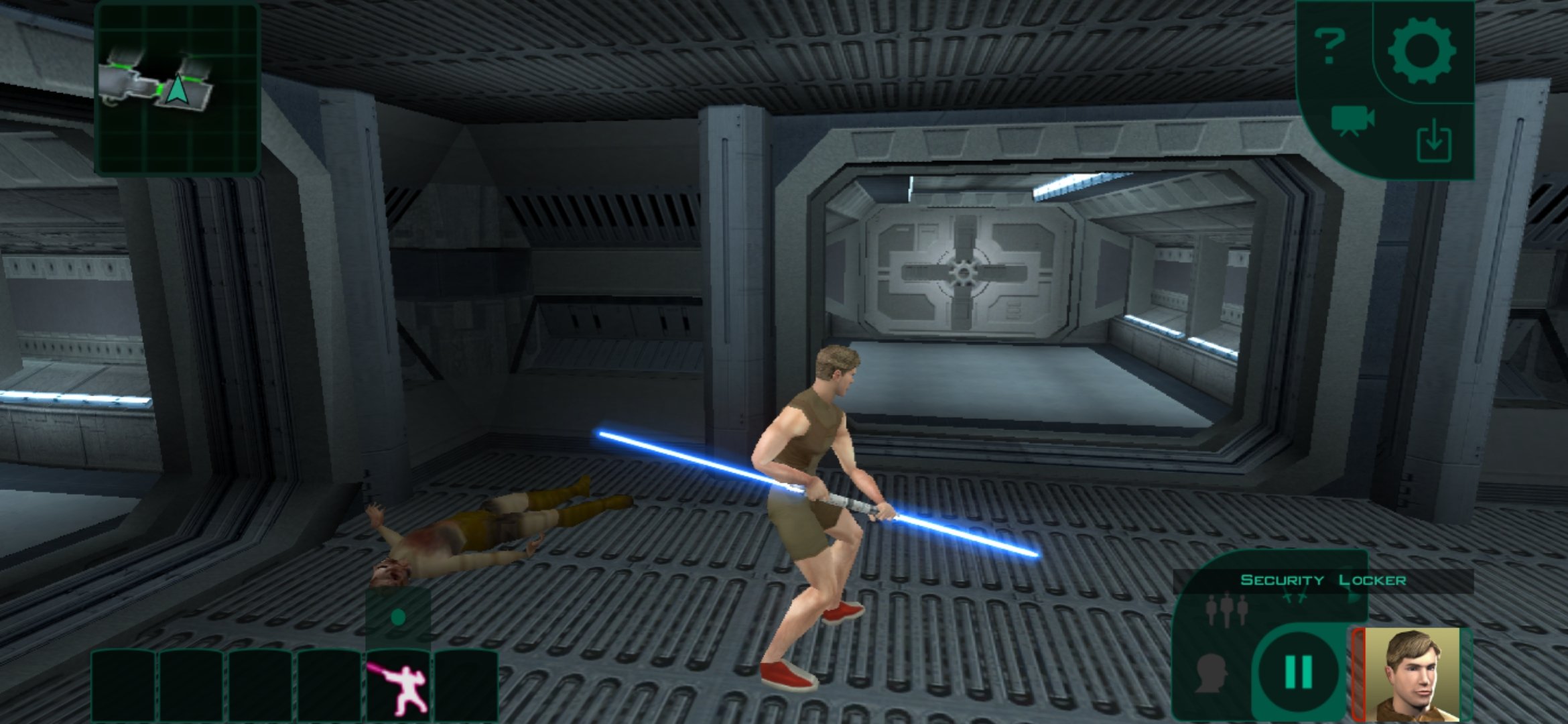
Task: Tap the download arrow save icon
Action: (x=1435, y=141)
